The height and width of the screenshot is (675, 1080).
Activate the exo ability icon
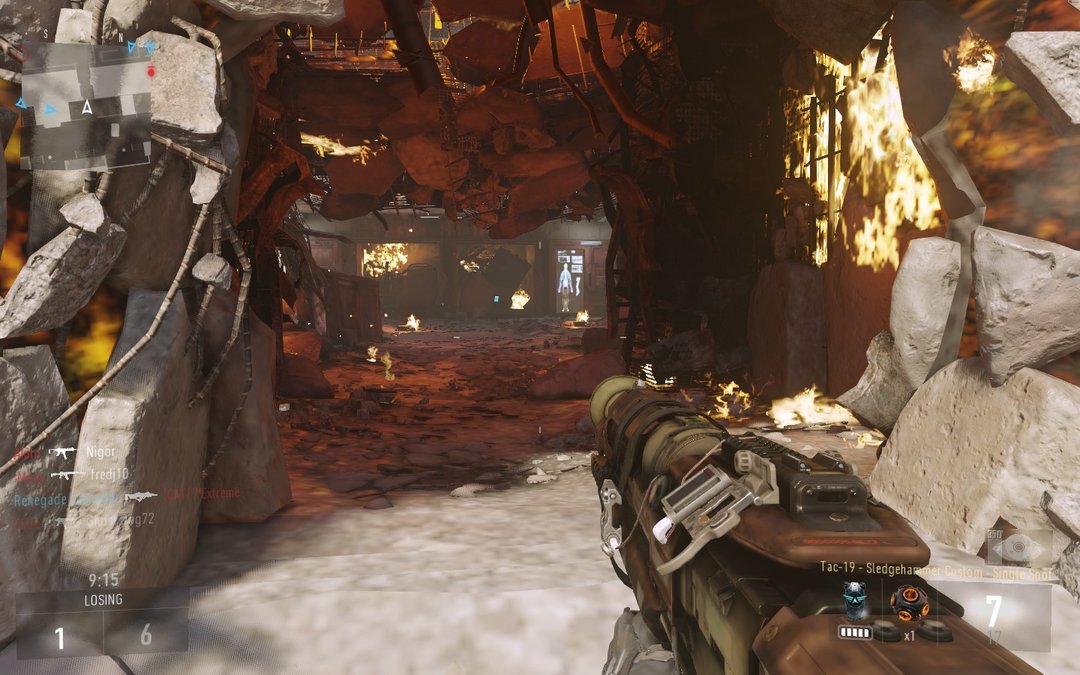pyautogui.click(x=855, y=600)
